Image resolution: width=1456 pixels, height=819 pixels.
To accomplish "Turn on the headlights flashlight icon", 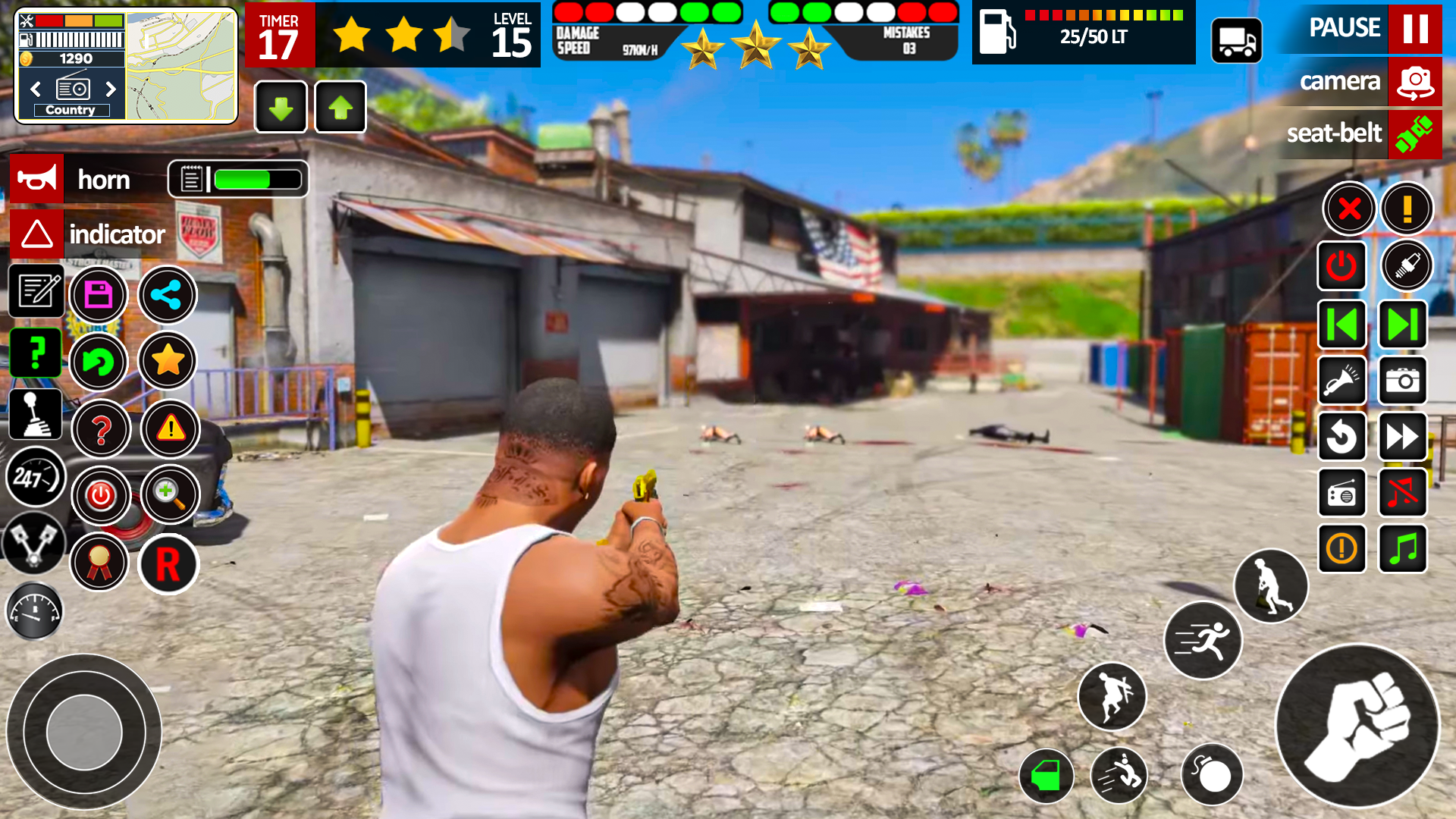I will click(1341, 381).
